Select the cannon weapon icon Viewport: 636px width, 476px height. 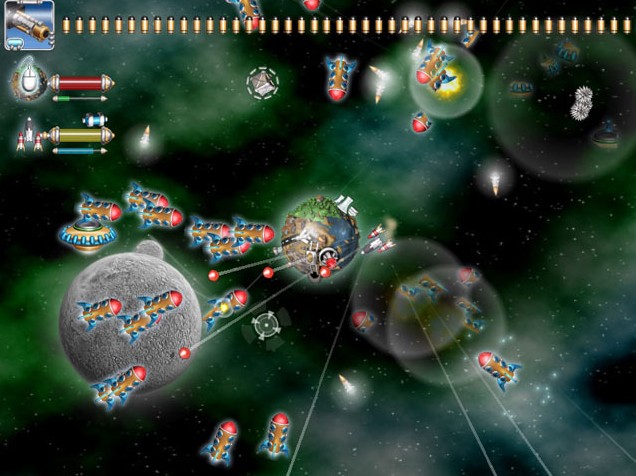coord(28,25)
